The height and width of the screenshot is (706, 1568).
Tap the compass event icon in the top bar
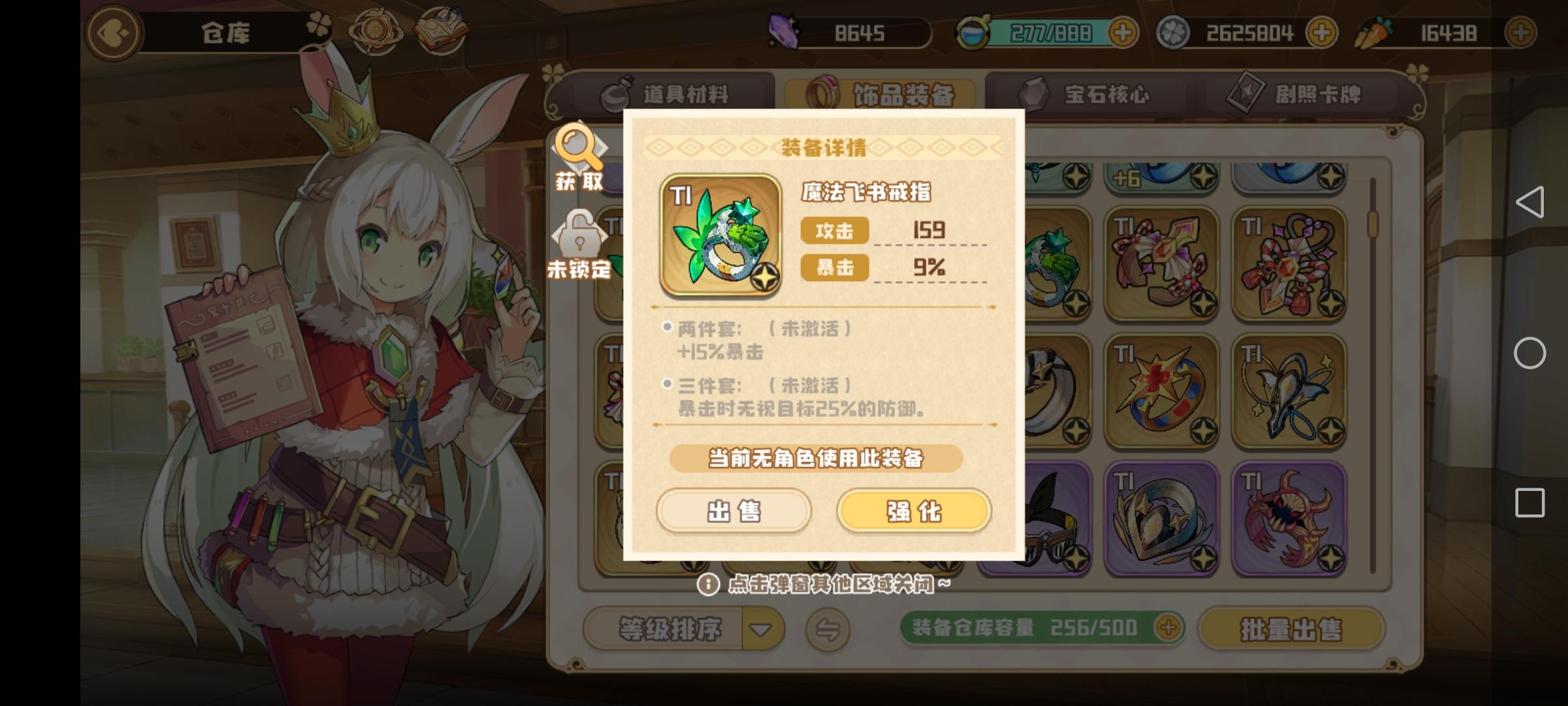[376, 29]
